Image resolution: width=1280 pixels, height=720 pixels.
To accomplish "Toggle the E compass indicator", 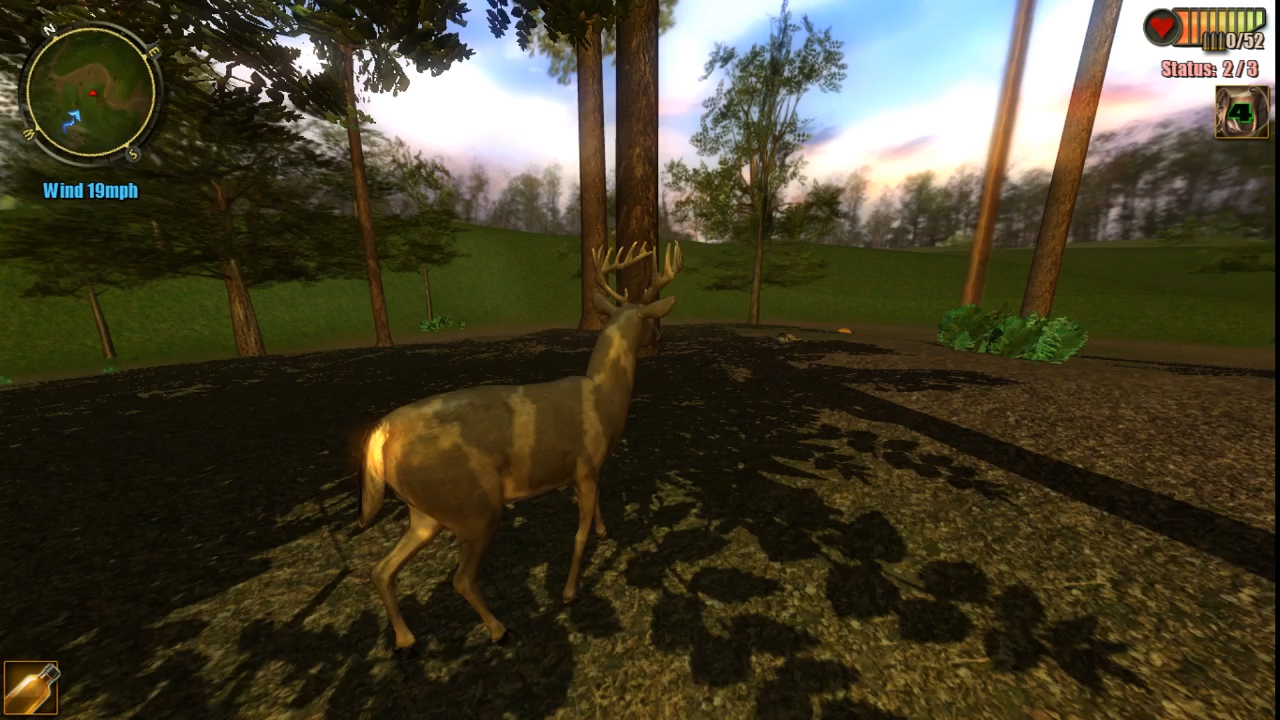I will click(x=153, y=50).
